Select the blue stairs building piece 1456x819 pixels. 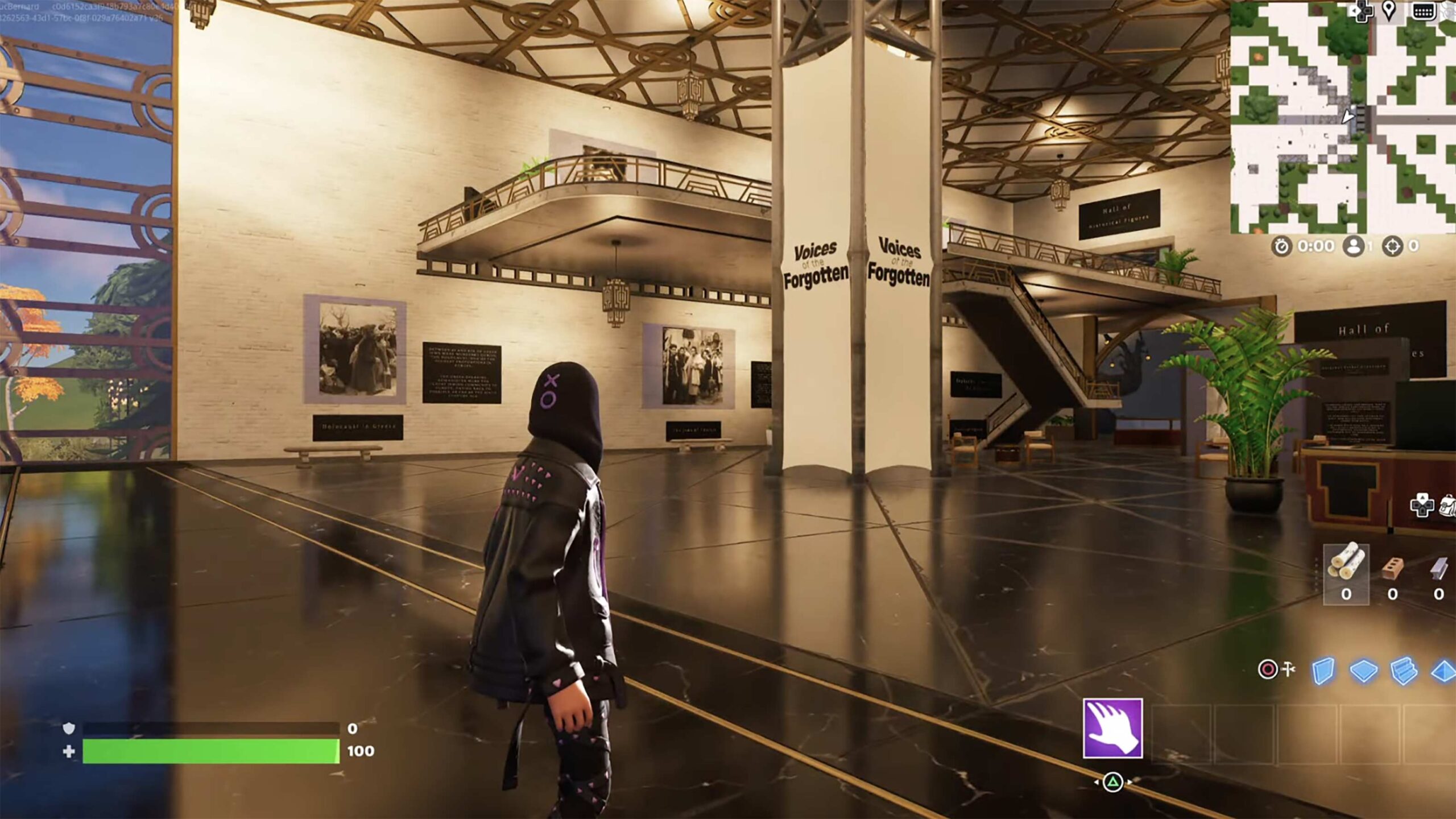(x=1403, y=671)
